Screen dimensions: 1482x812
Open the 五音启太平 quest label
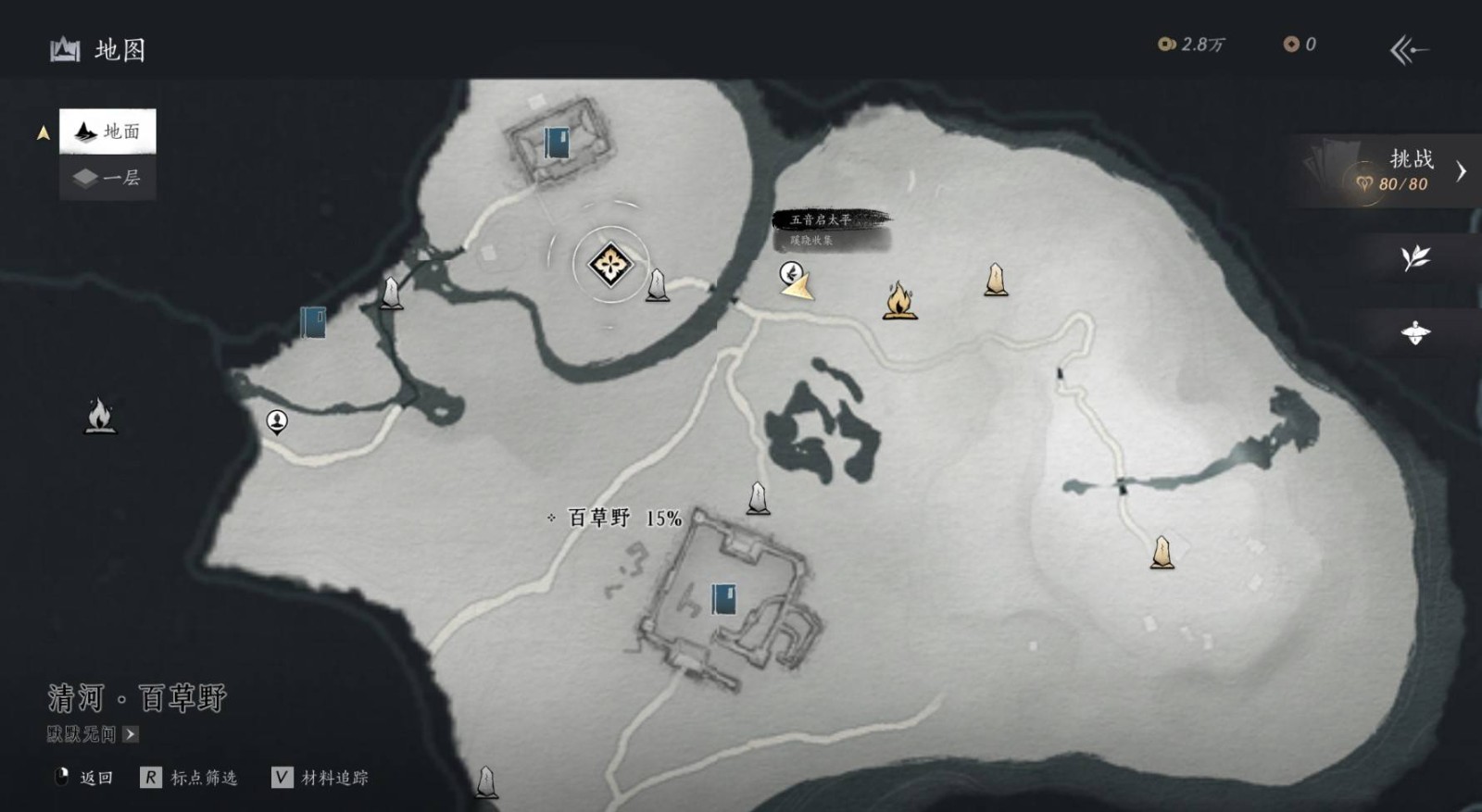point(822,220)
